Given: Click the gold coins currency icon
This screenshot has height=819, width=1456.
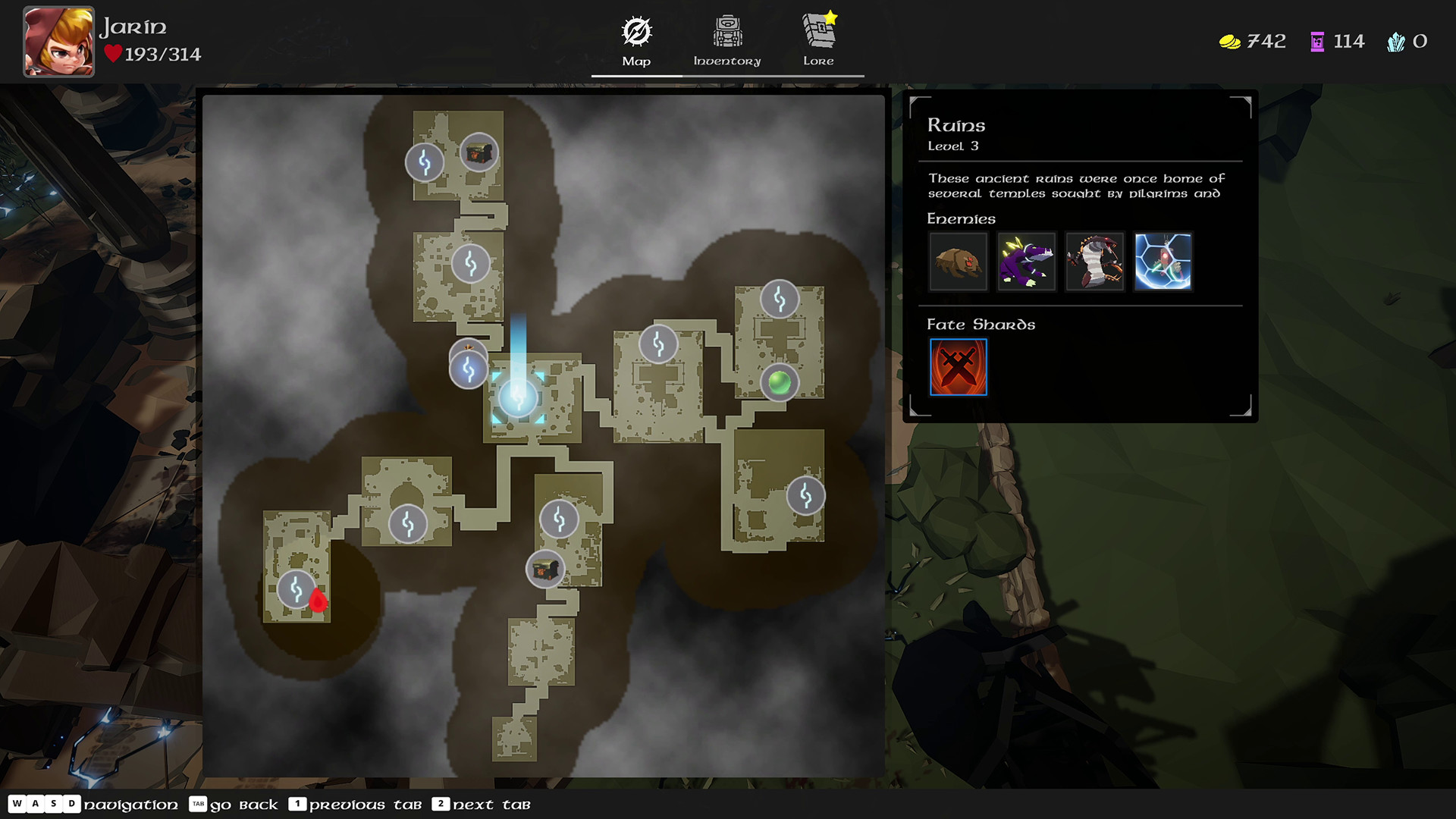Looking at the screenshot, I should 1231,42.
